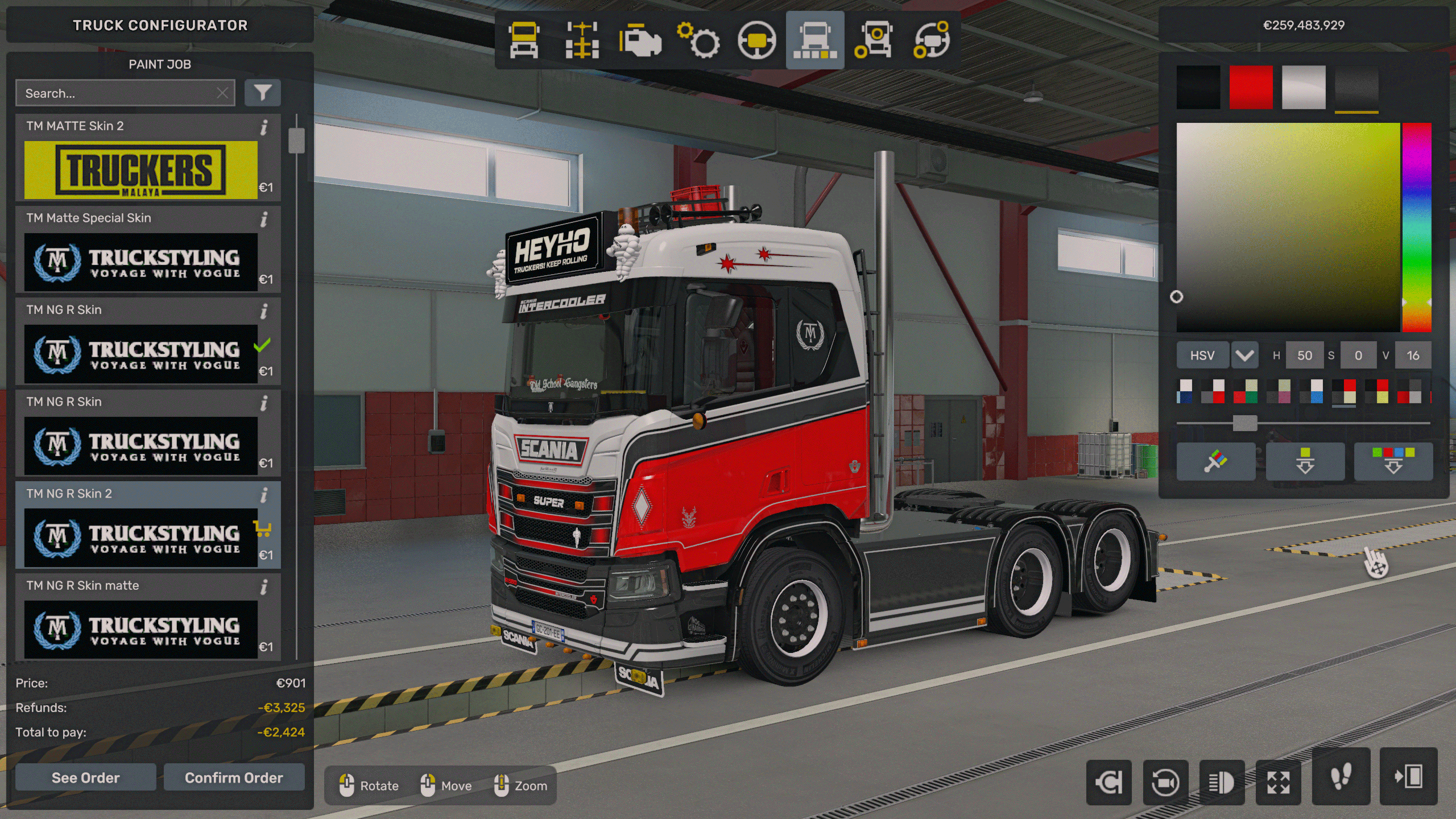Select the white color slot
Viewport: 1456px width, 819px height.
tap(1304, 87)
